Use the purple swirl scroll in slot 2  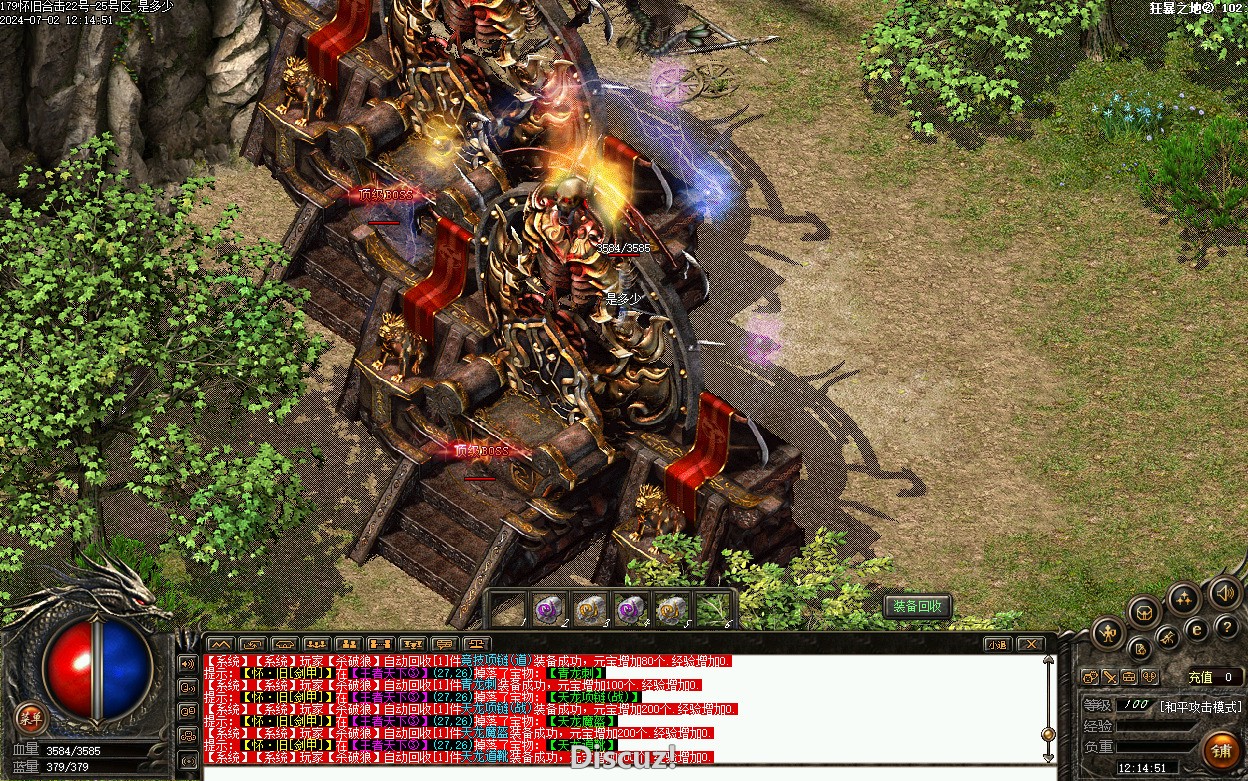point(547,608)
